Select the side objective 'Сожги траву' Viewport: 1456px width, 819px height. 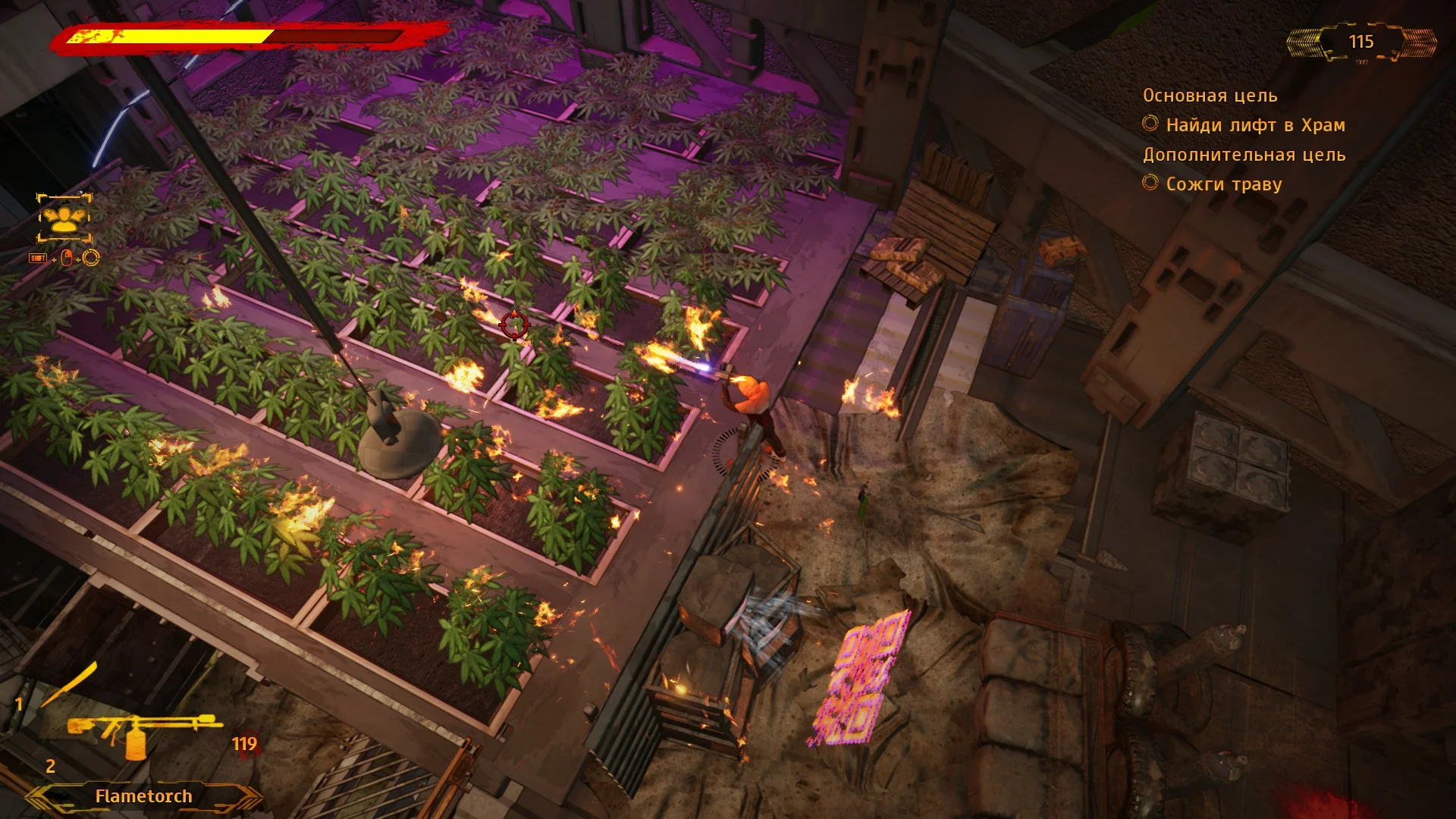(1222, 184)
